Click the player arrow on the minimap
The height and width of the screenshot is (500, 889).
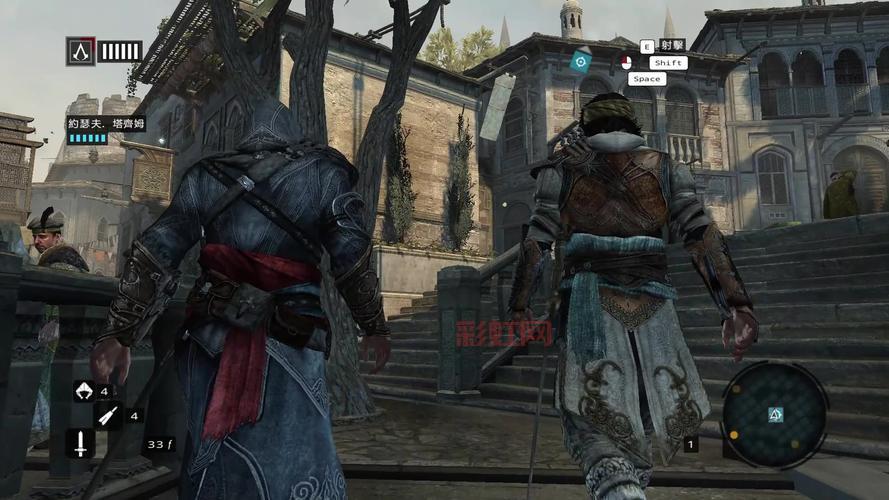pyautogui.click(x=775, y=414)
